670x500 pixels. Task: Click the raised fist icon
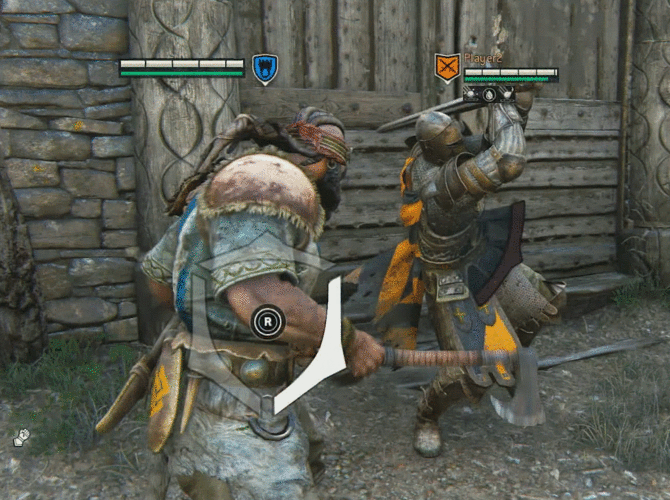coord(20,437)
